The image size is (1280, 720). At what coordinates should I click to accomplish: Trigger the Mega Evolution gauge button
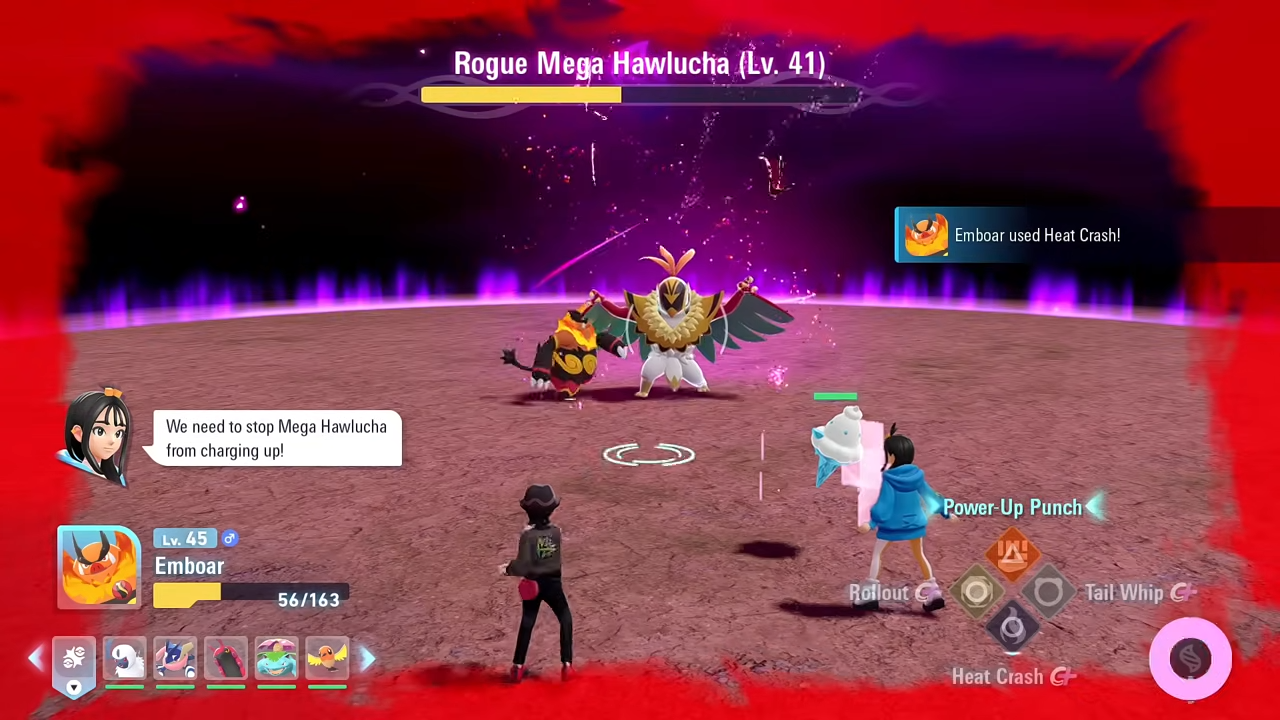[1190, 658]
